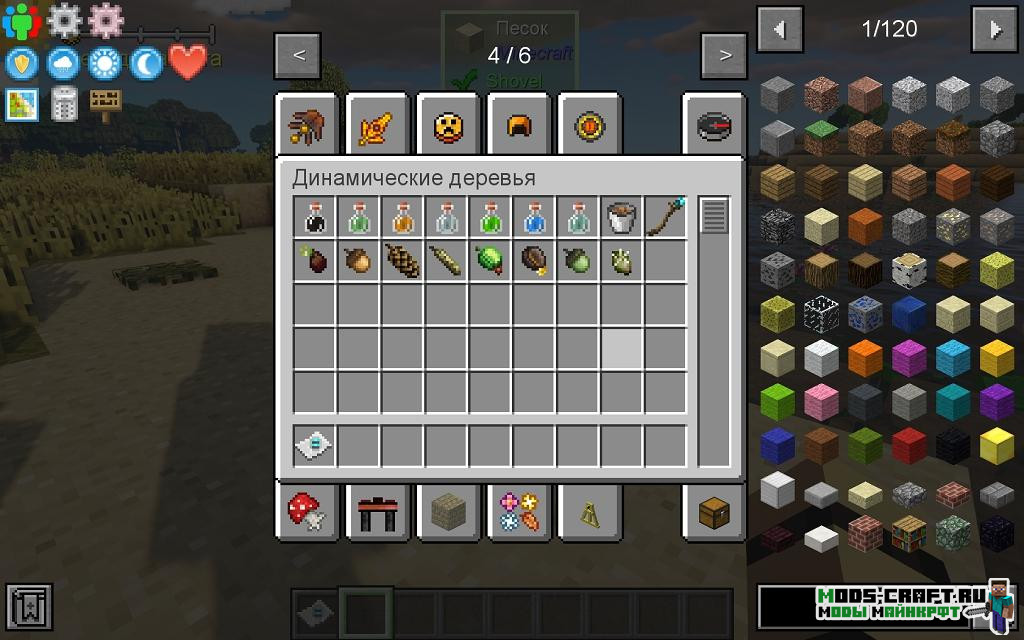
Task: Go to previous creative tabs page
Action: (299, 55)
